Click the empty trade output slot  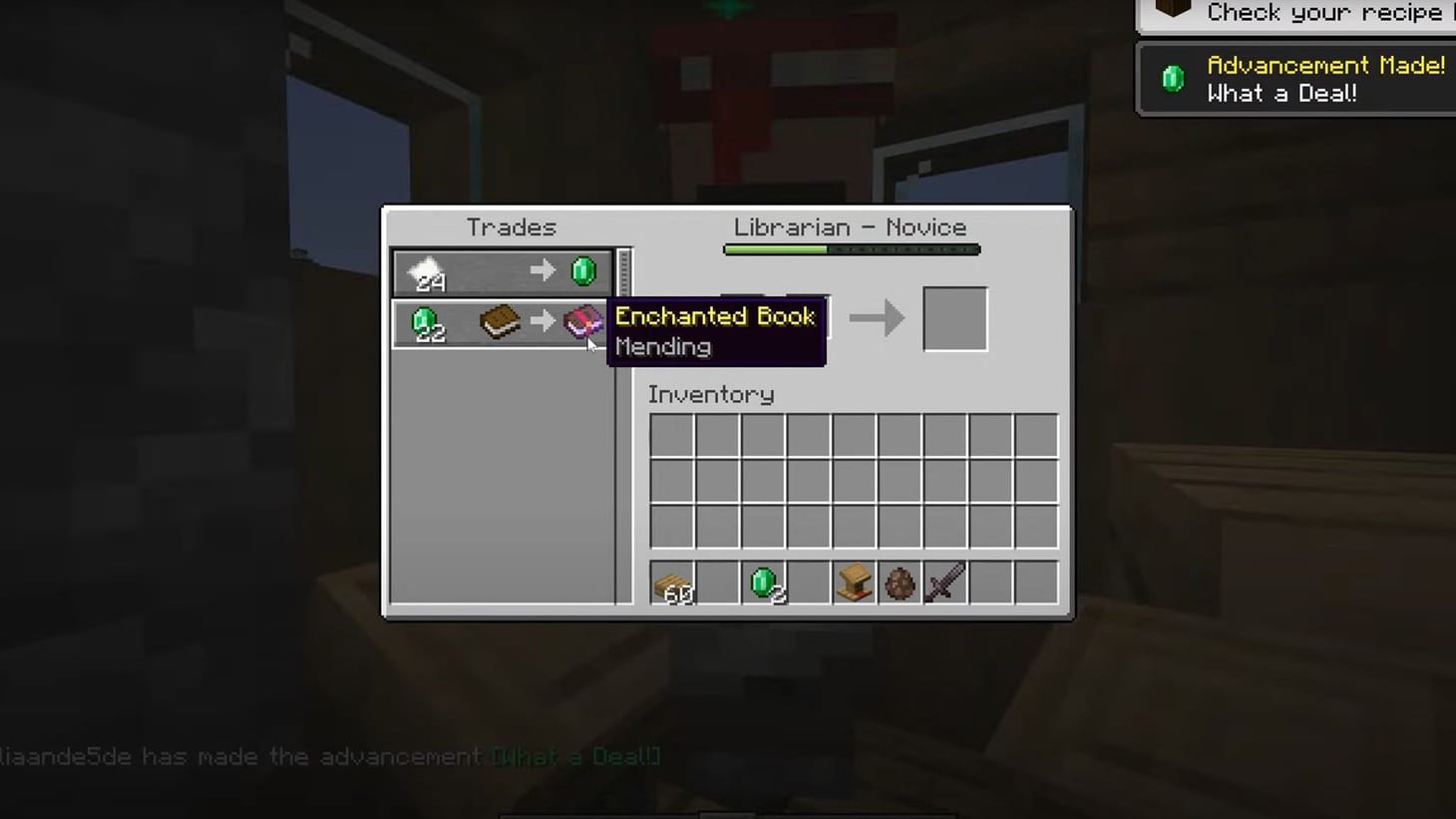pyautogui.click(x=955, y=317)
